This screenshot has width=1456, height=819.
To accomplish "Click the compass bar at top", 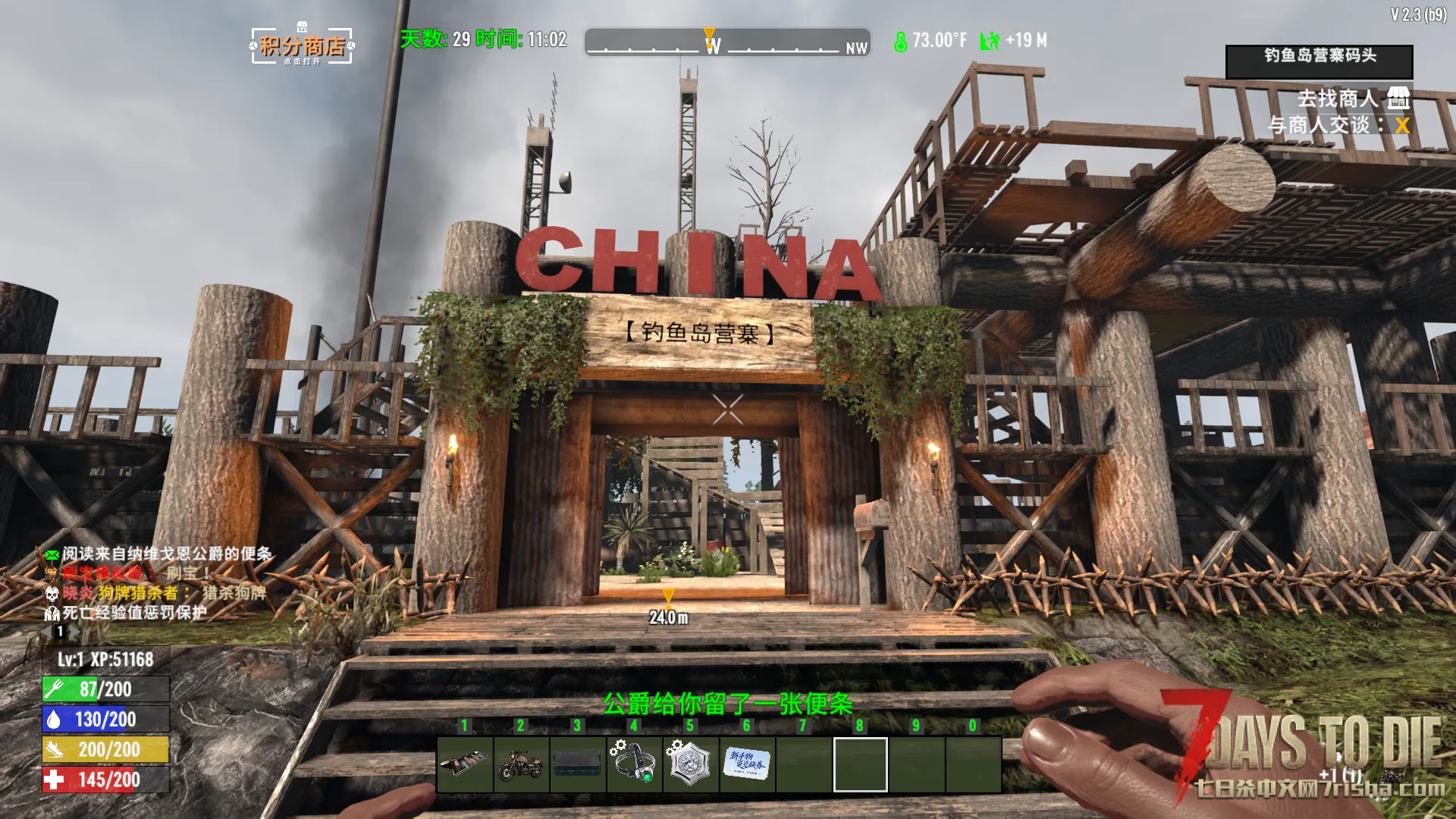I will coord(726,43).
